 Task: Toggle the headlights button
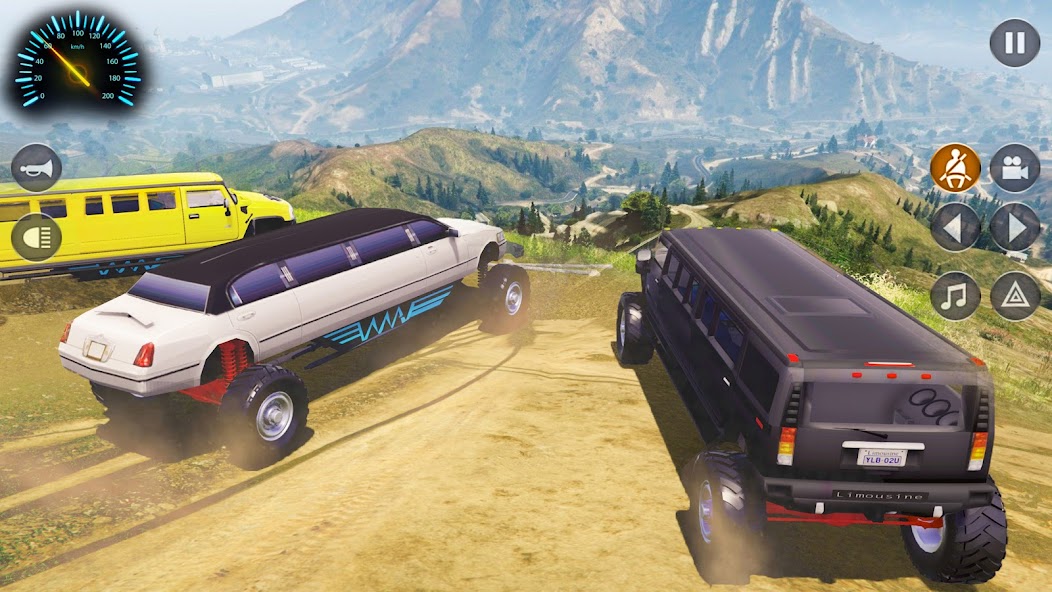tap(37, 237)
